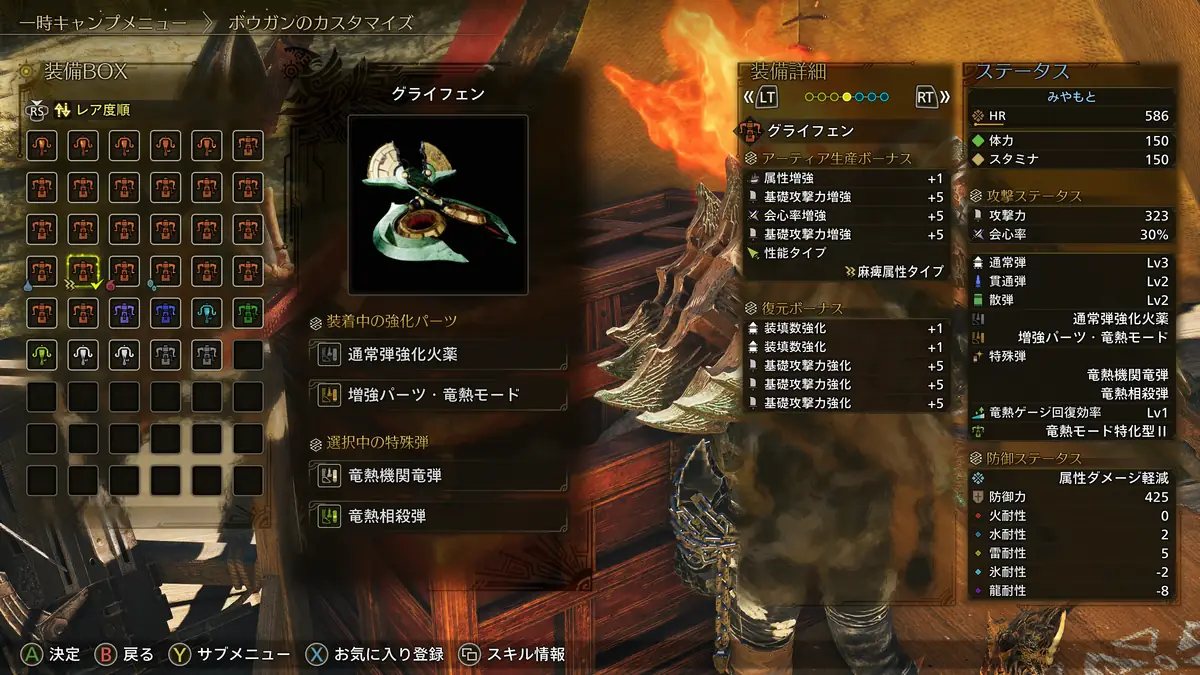Image resolution: width=1200 pixels, height=675 pixels.
Task: Open the サブメニュー submenu
Action: point(229,655)
